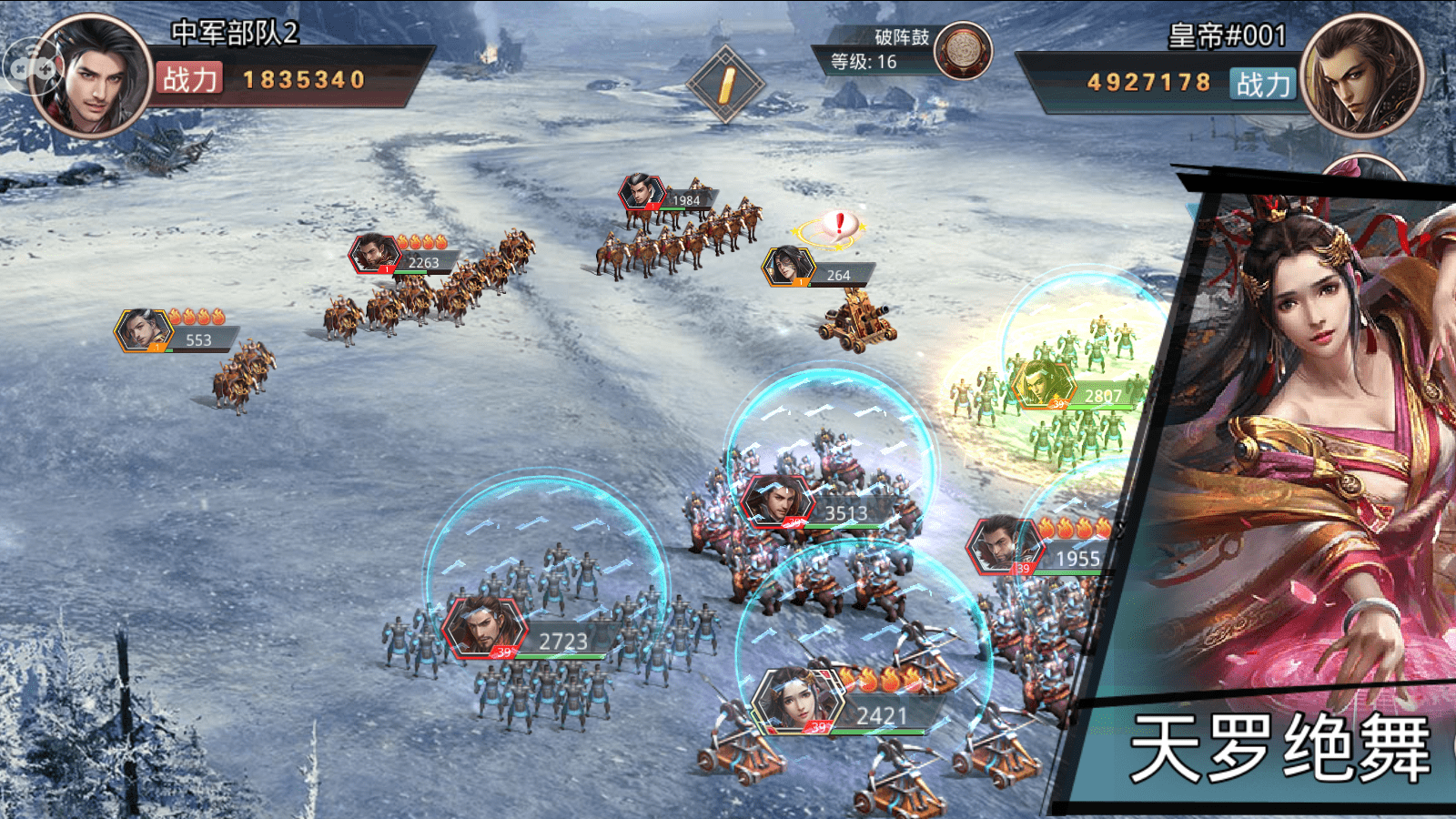Target the enemy general badge with 553 troops
Viewport: 1456px width, 819px height.
point(144,329)
